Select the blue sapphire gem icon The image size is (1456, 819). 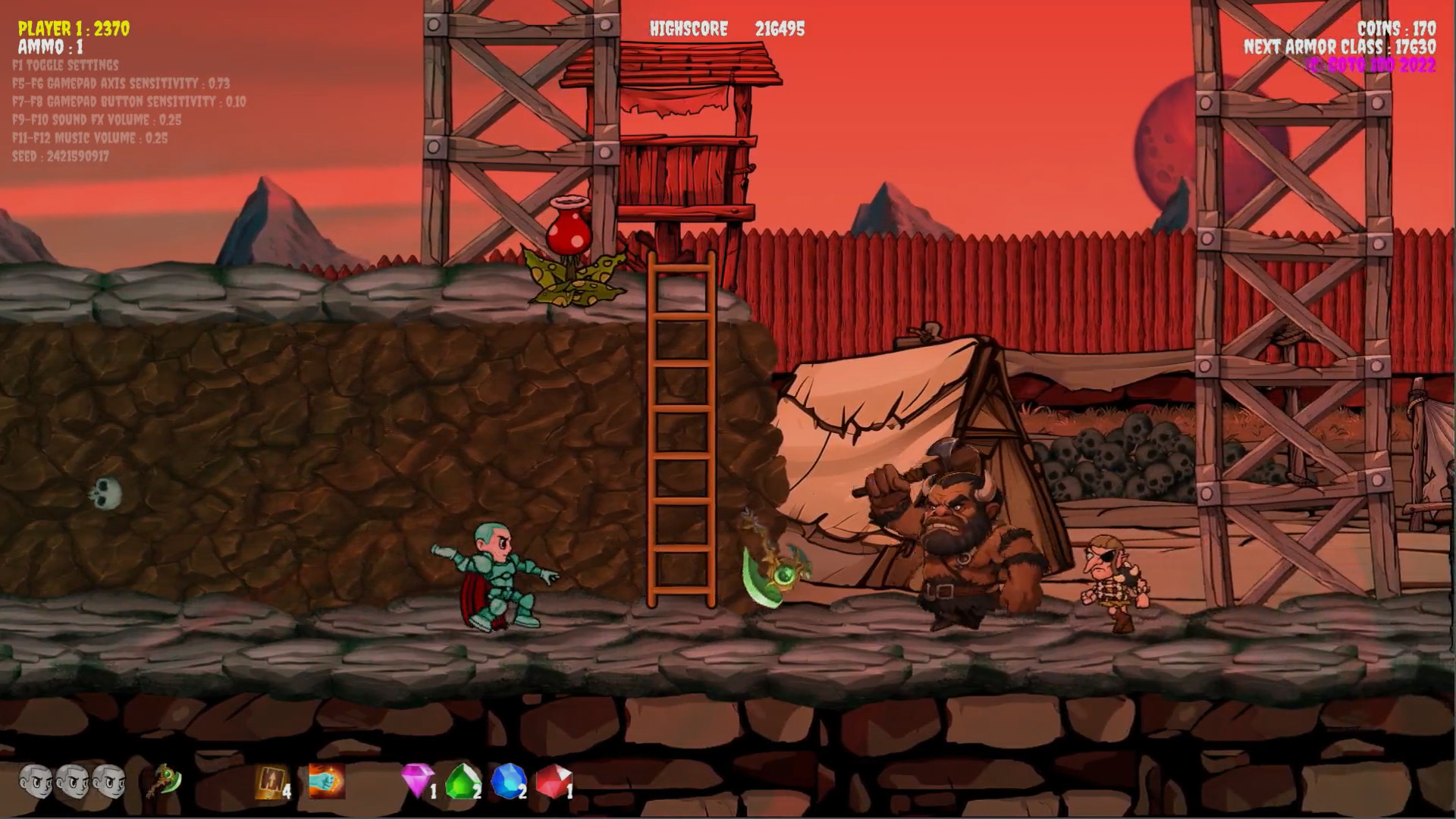[508, 780]
